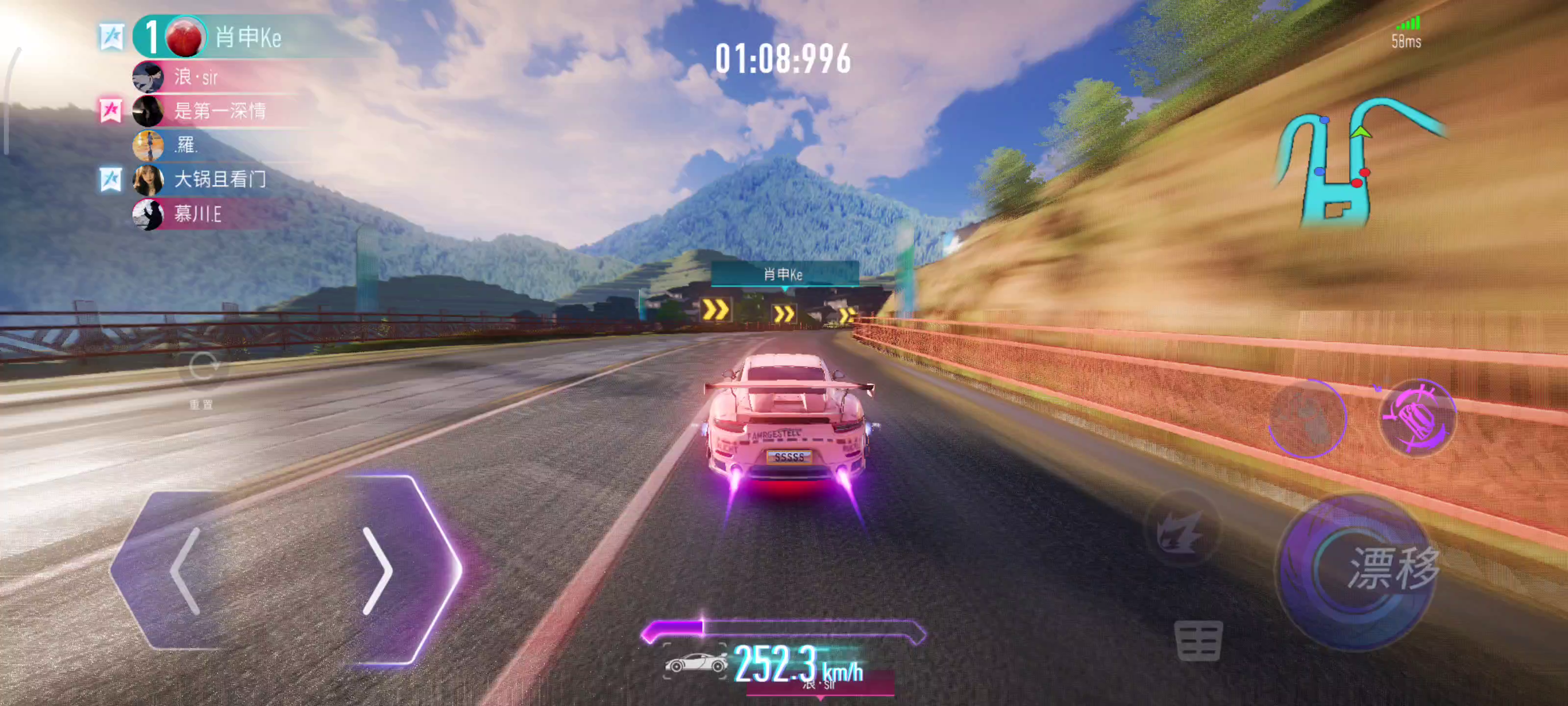Select player 浪·sir in ranking list
1568x706 pixels.
tap(196, 77)
